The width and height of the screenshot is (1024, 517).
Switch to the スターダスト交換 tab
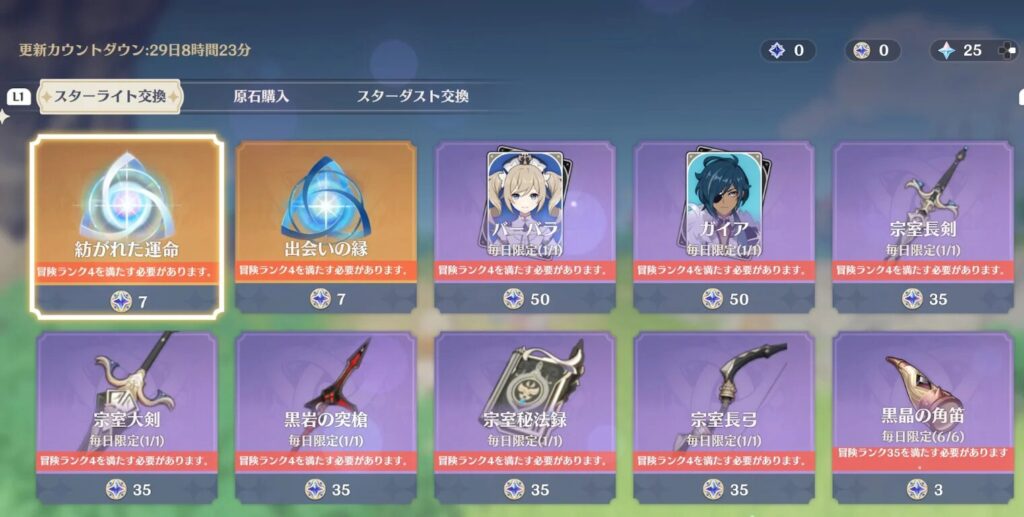413,97
